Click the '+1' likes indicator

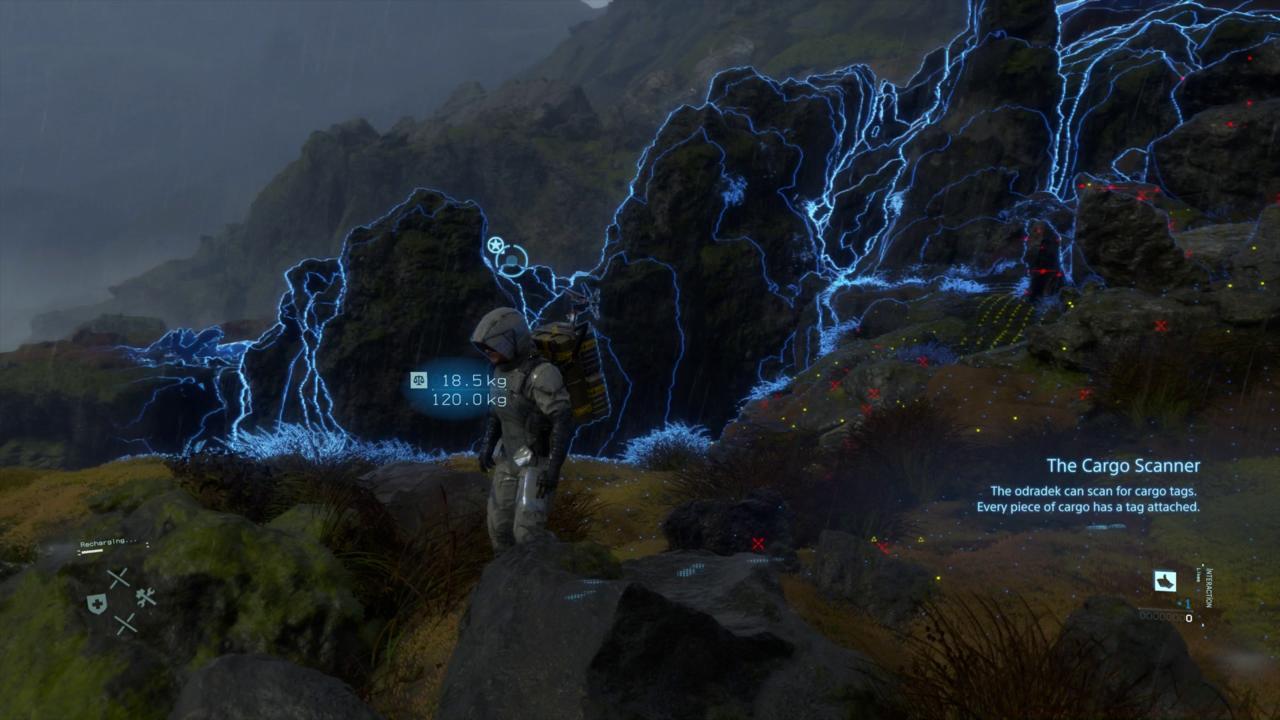click(1186, 603)
